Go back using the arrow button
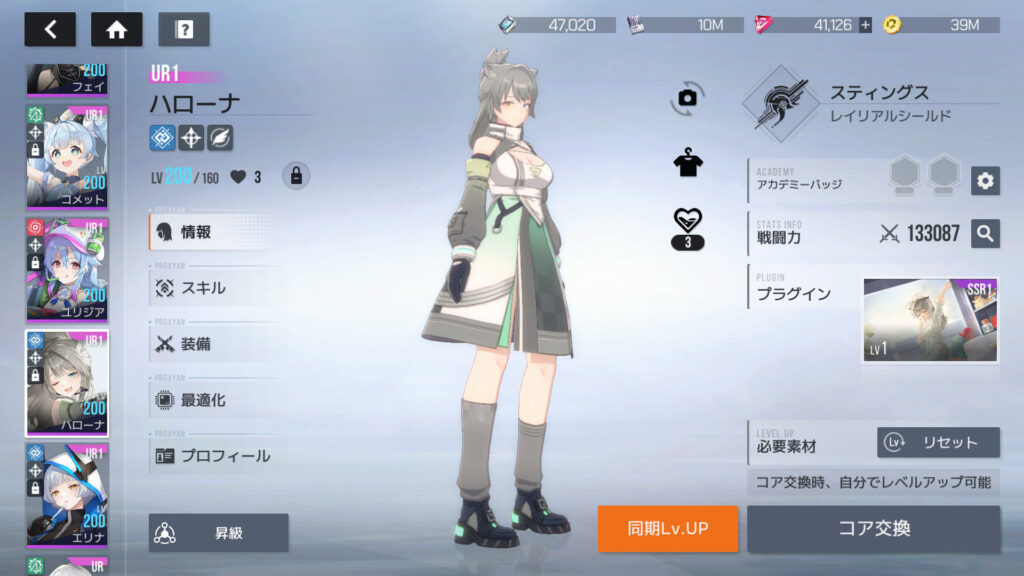The image size is (1024, 576). pyautogui.click(x=50, y=30)
